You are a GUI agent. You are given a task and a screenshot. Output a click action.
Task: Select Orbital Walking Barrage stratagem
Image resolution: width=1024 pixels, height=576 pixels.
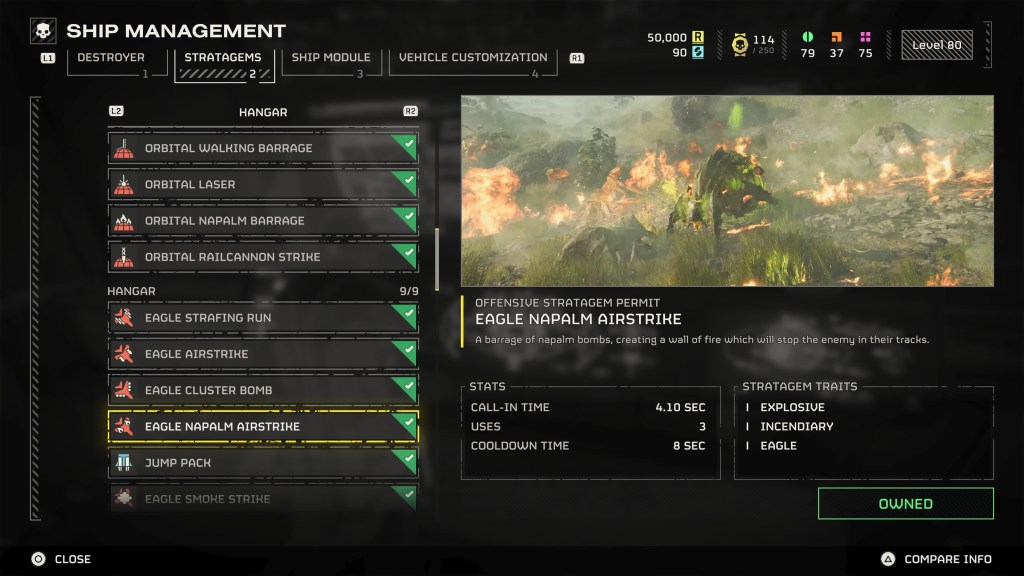[263, 148]
